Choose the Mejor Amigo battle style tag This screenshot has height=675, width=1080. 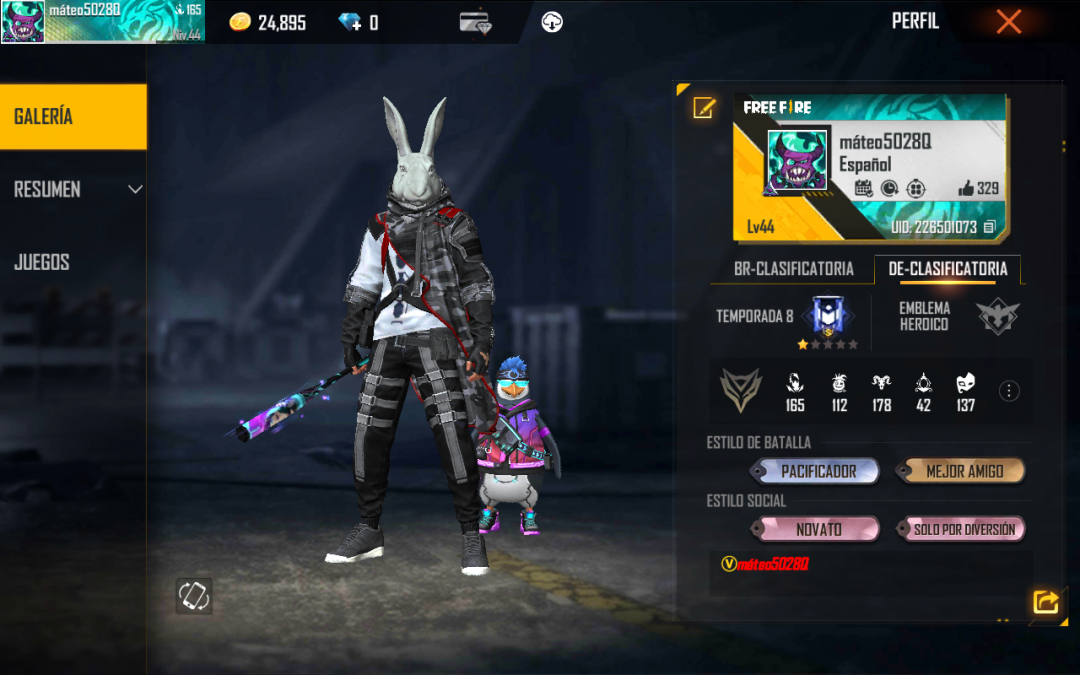point(963,471)
